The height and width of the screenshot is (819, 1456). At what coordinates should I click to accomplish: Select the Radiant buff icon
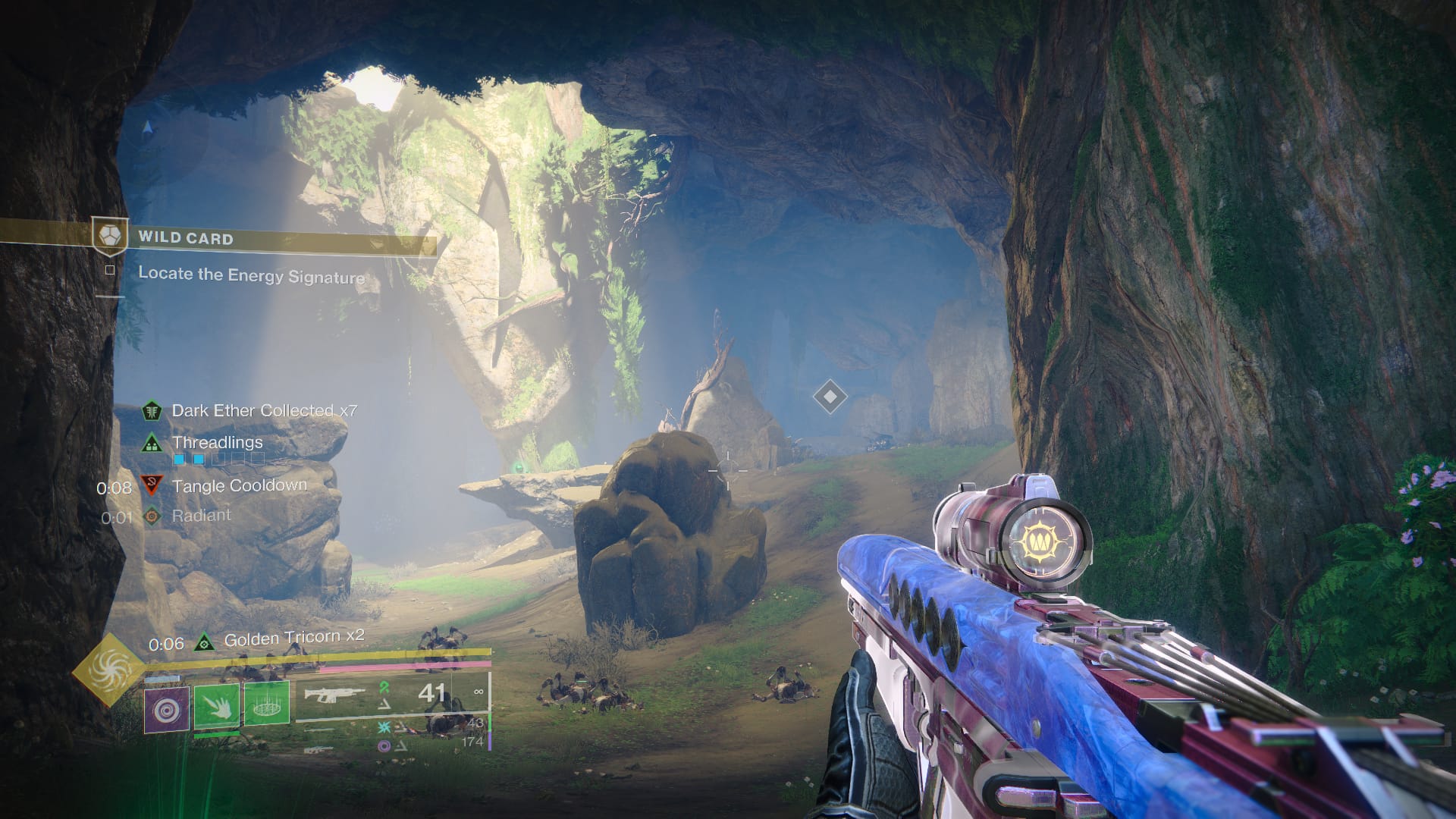click(152, 516)
